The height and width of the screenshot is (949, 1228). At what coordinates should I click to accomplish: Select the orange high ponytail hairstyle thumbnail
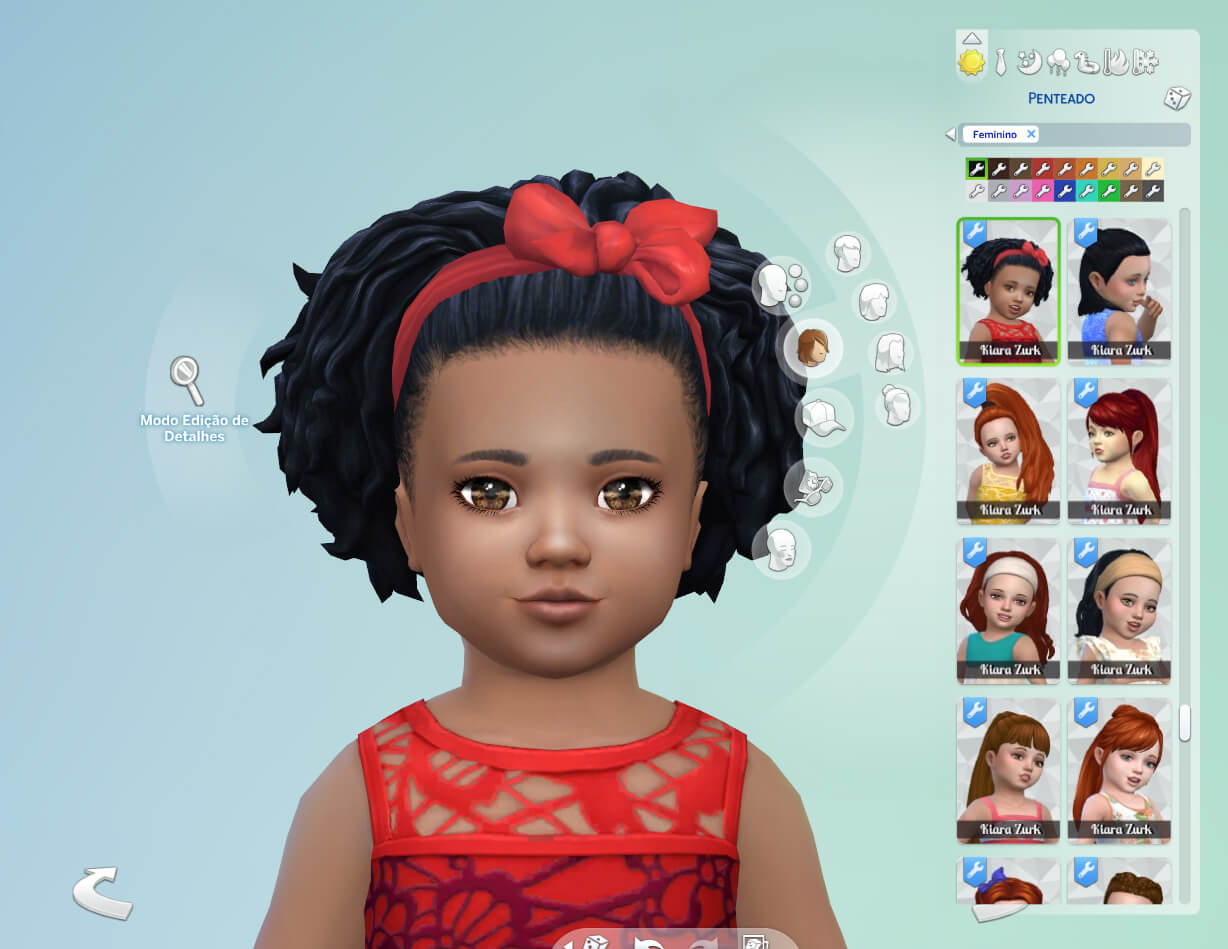tap(1008, 451)
